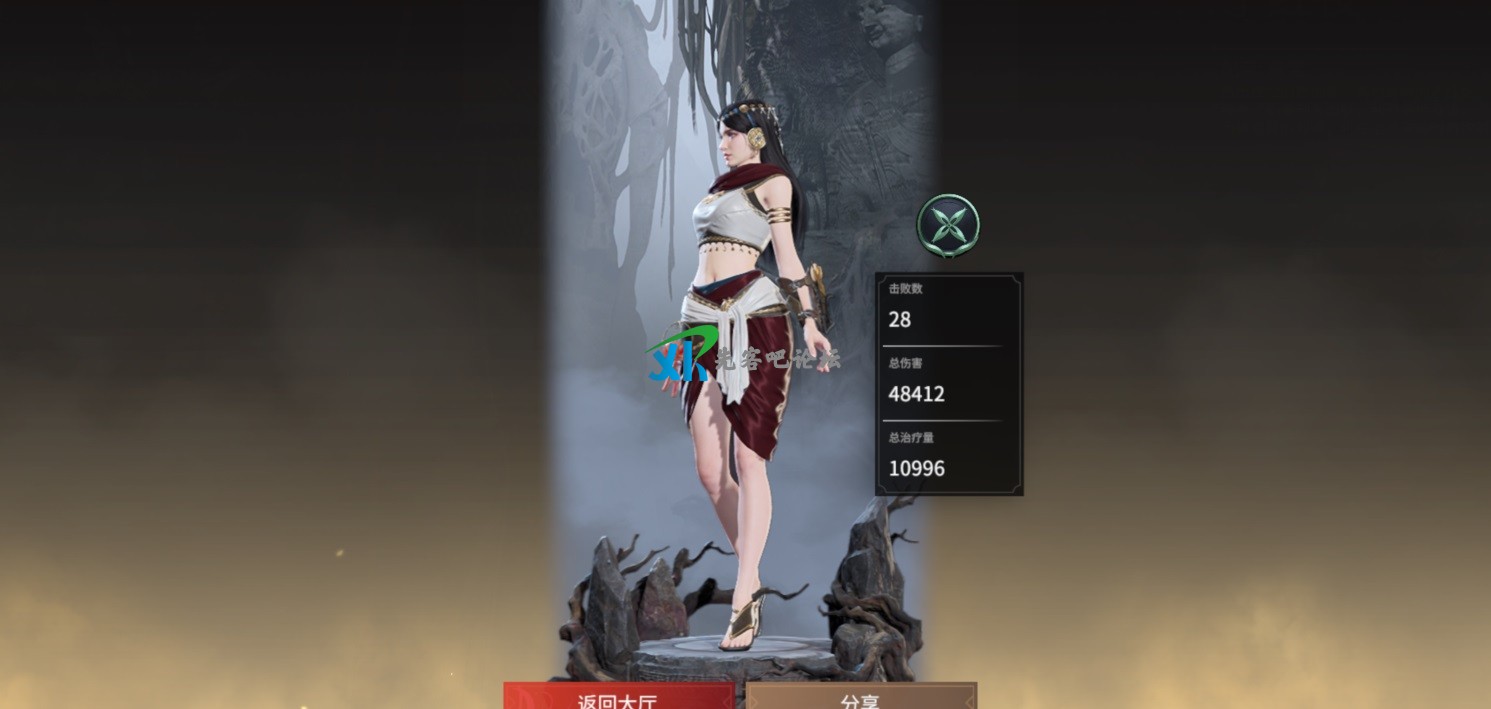This screenshot has width=1491, height=709.
Task: Click the 返回大厅 return to lobby button
Action: pyautogui.click(x=618, y=697)
